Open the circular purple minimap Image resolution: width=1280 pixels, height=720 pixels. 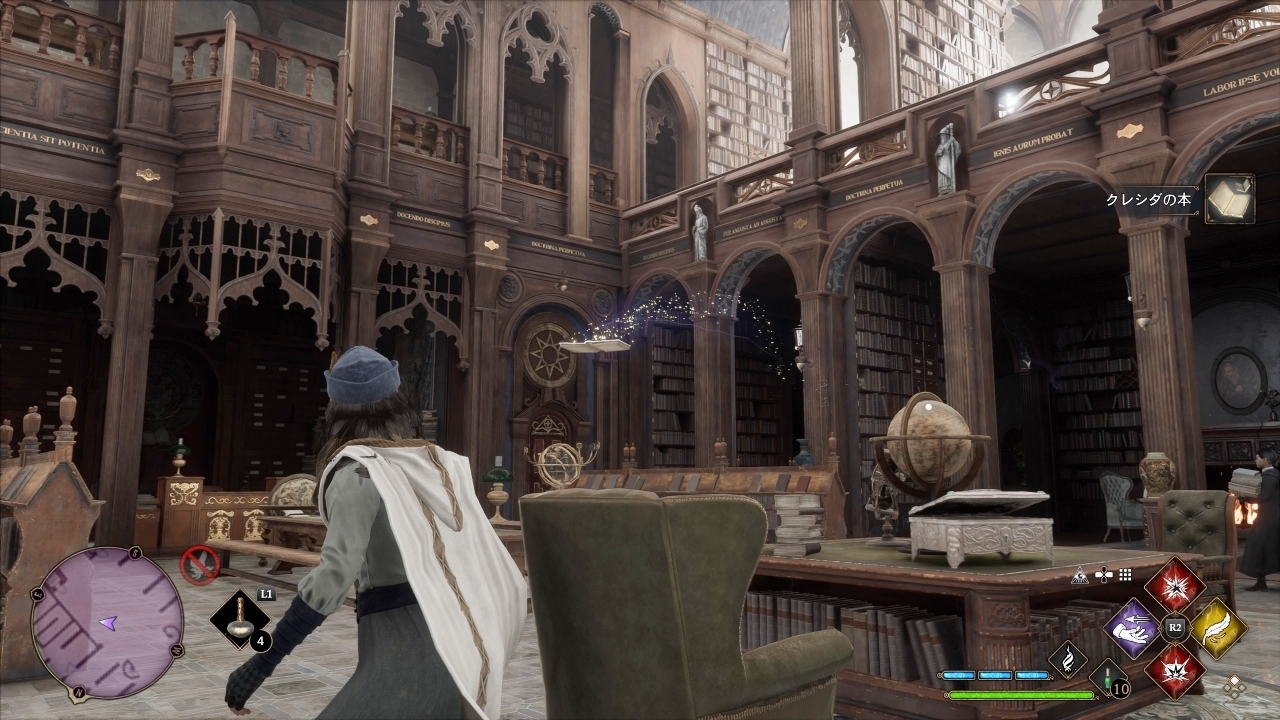click(107, 622)
